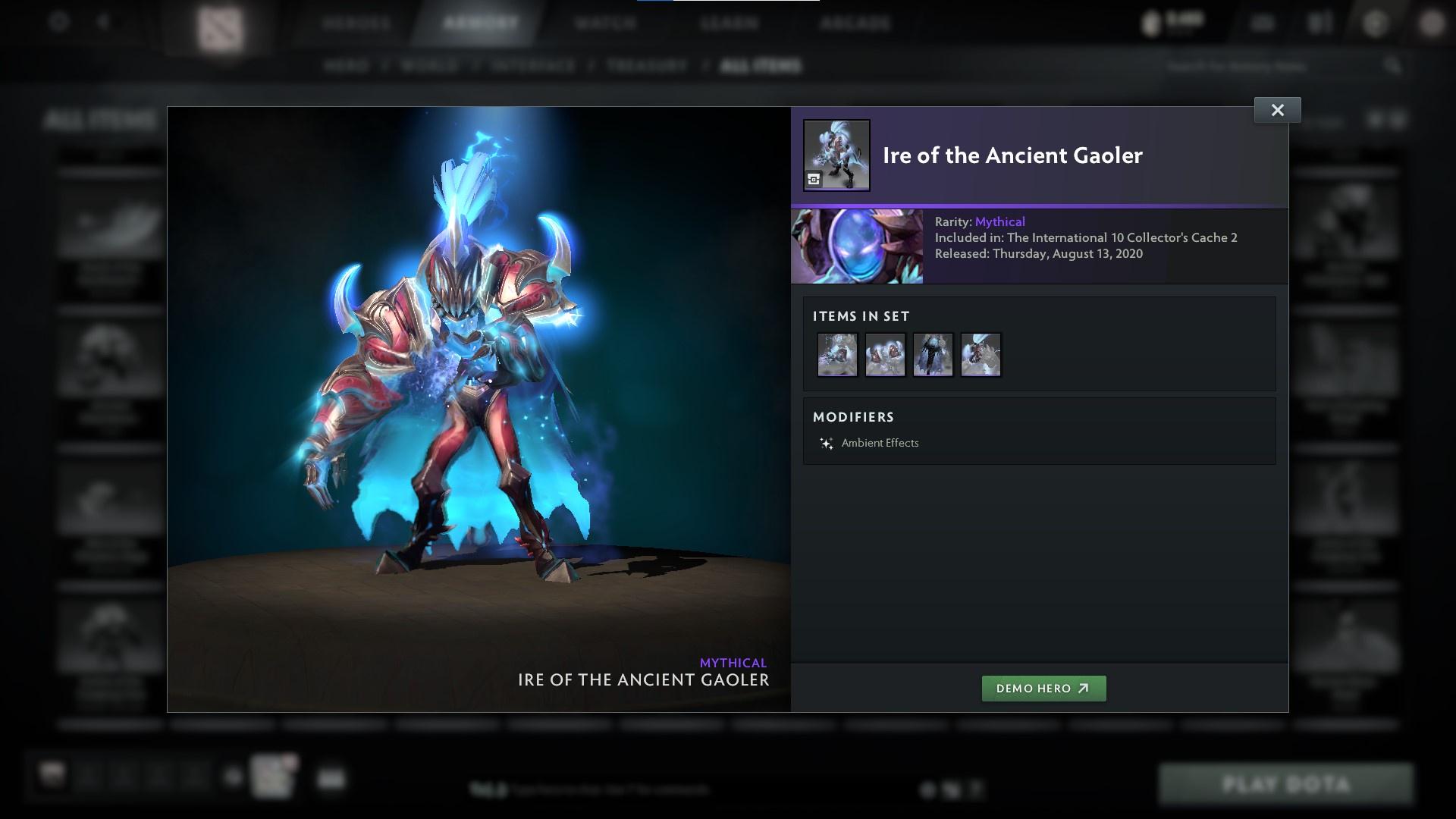Viewport: 1456px width, 819px height.
Task: Toggle the Ambient Effects modifier
Action: pos(880,443)
